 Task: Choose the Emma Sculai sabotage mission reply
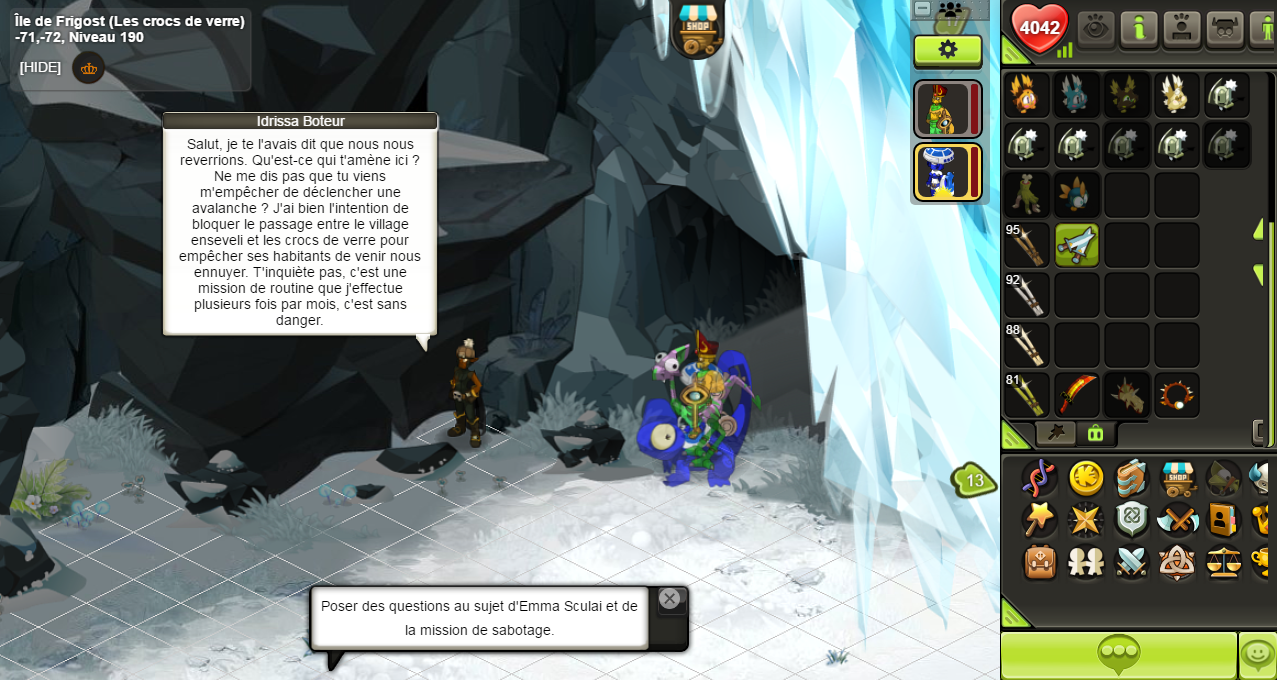coord(479,618)
